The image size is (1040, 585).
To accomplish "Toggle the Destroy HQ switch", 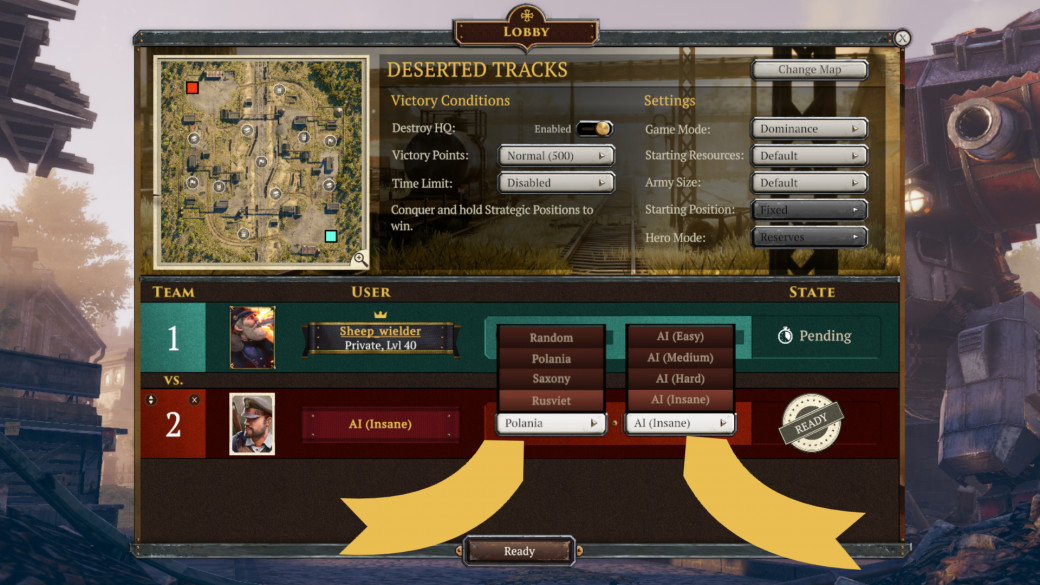I will [594, 129].
